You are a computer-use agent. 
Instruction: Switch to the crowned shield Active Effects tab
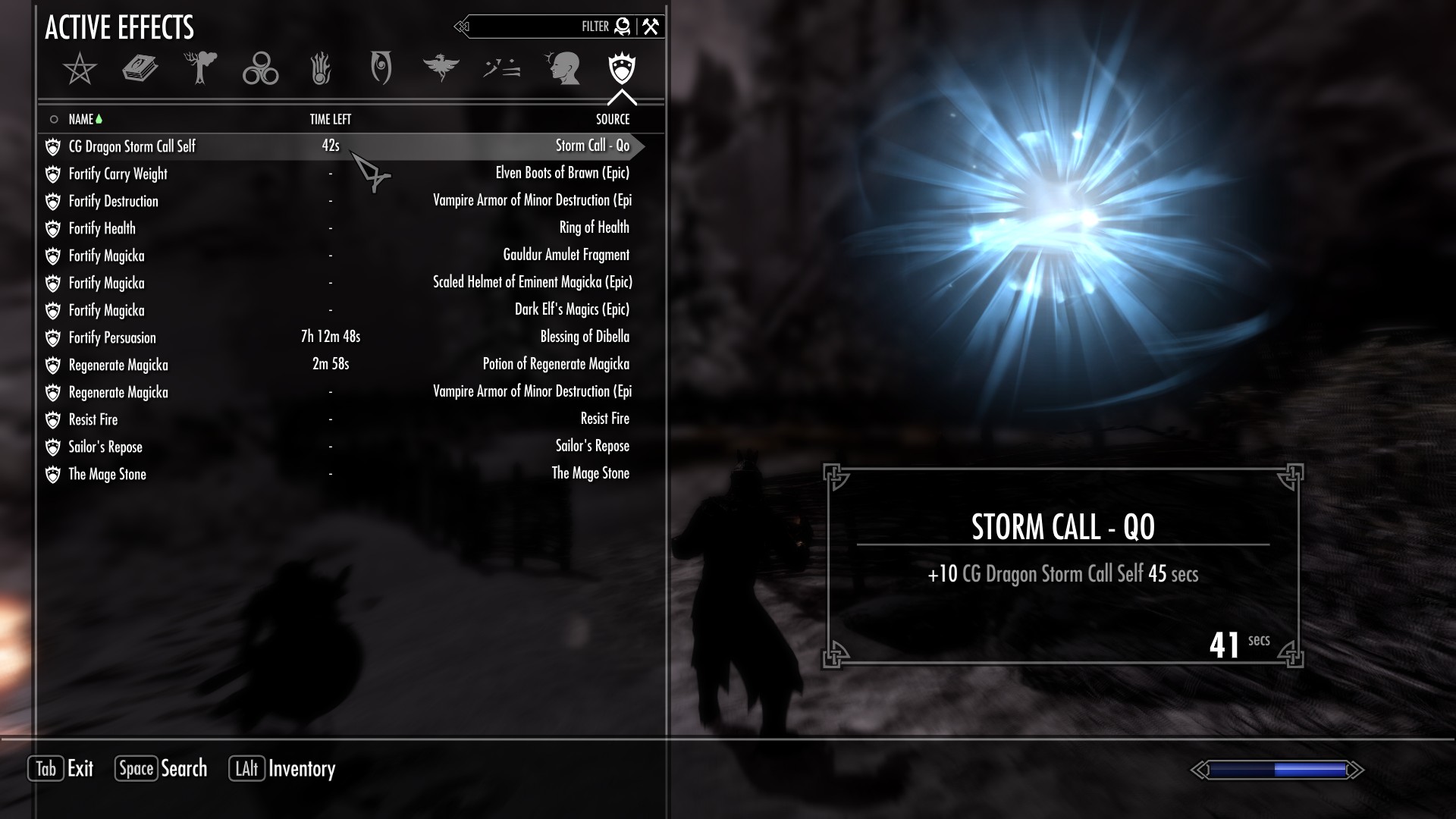click(x=622, y=69)
